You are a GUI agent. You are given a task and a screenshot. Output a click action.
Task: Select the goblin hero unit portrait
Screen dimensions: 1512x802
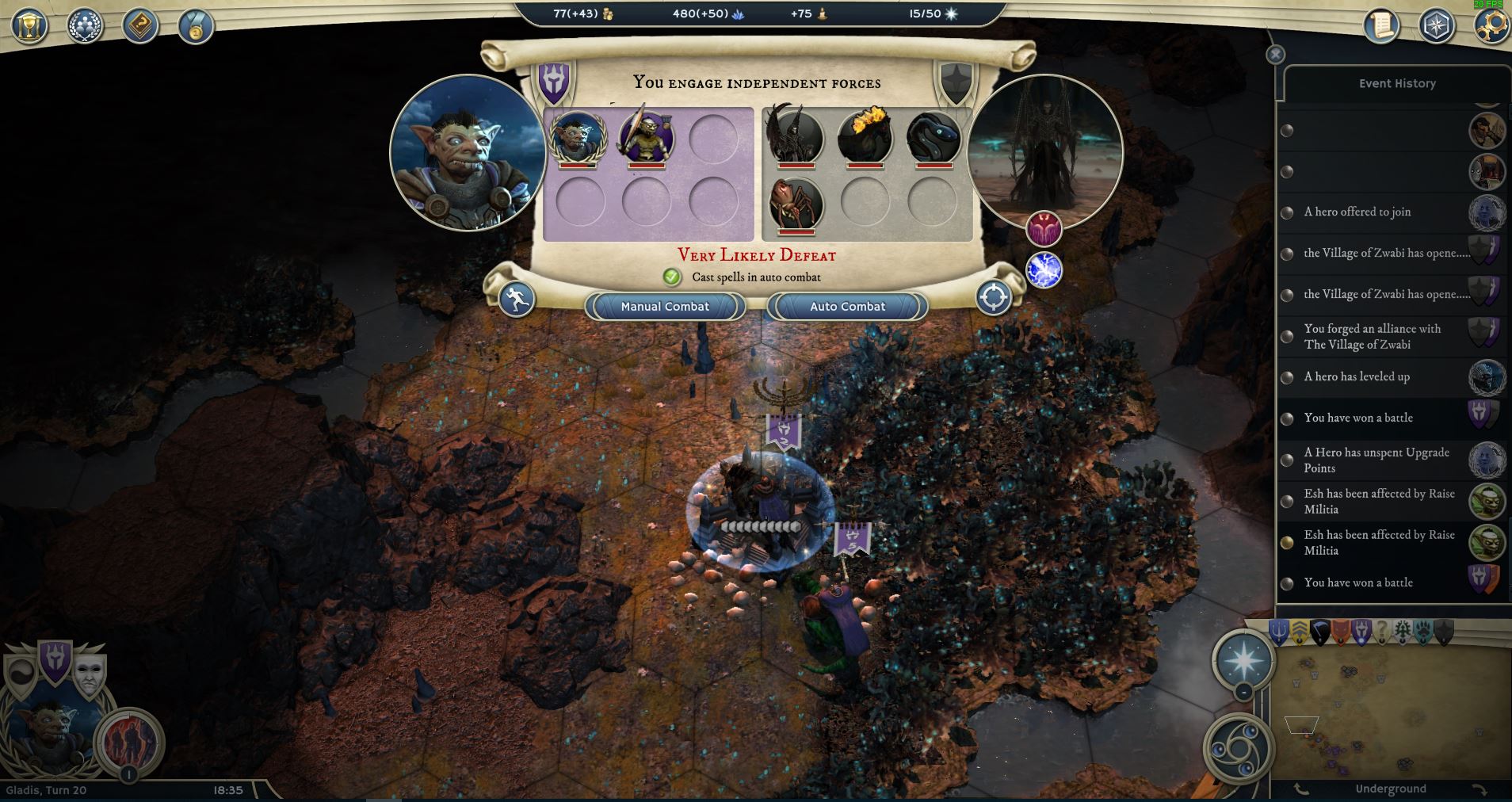coord(578,136)
